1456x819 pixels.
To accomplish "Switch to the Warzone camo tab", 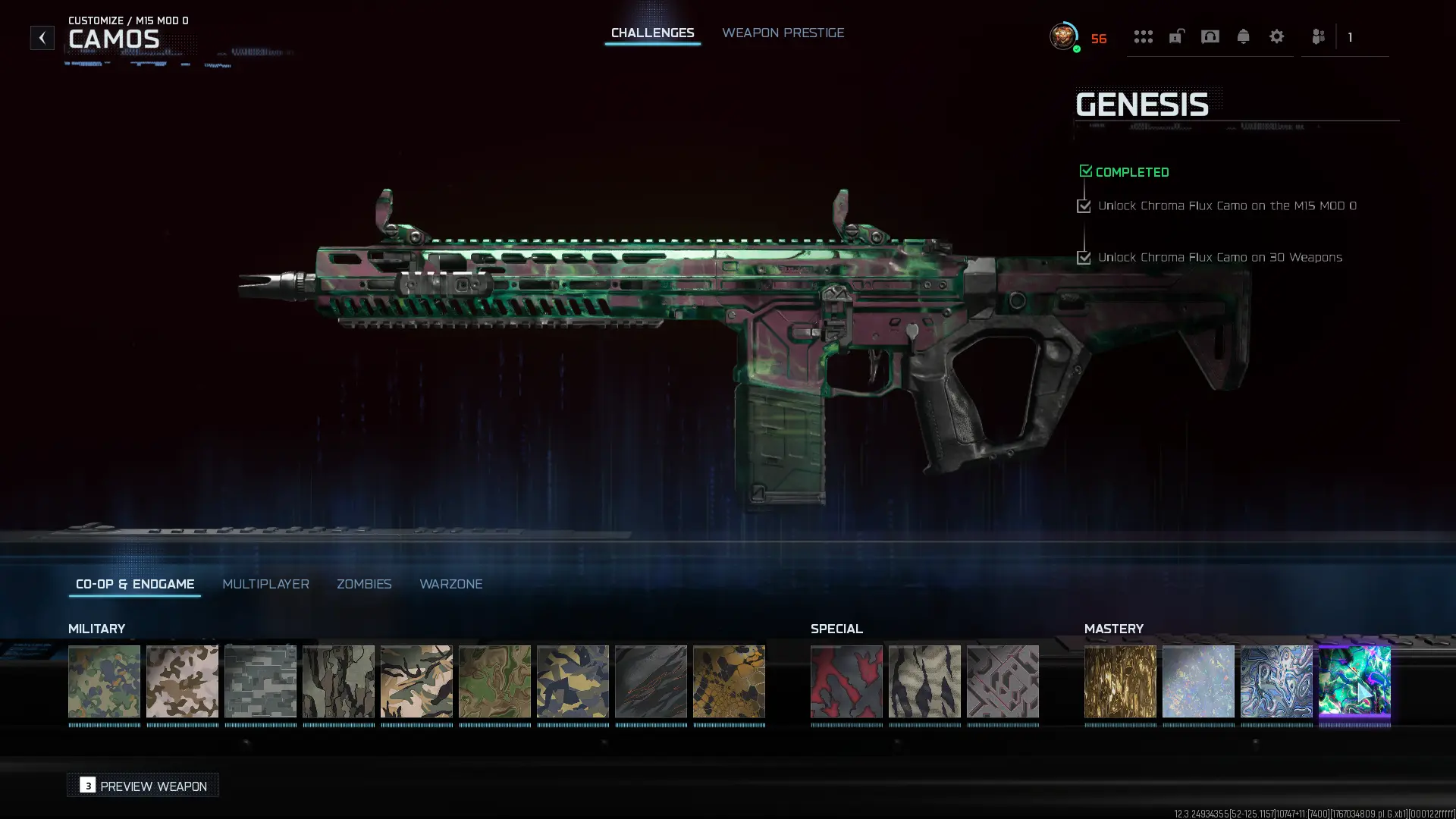I will click(x=450, y=584).
